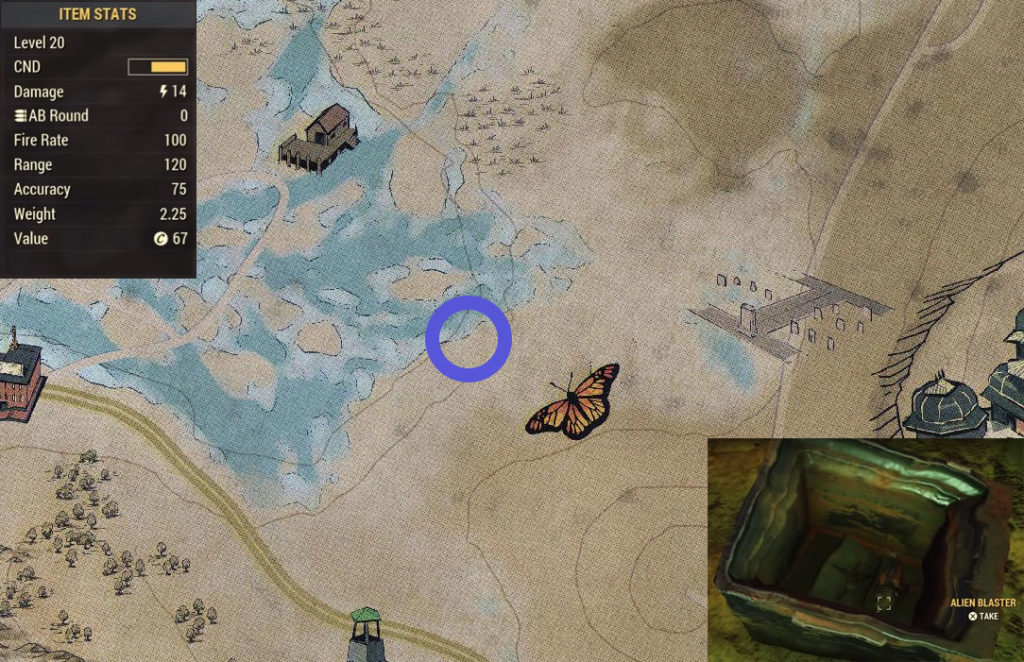Image resolution: width=1024 pixels, height=662 pixels.
Task: Select the stilted wooden shack map marker
Action: [x=320, y=138]
